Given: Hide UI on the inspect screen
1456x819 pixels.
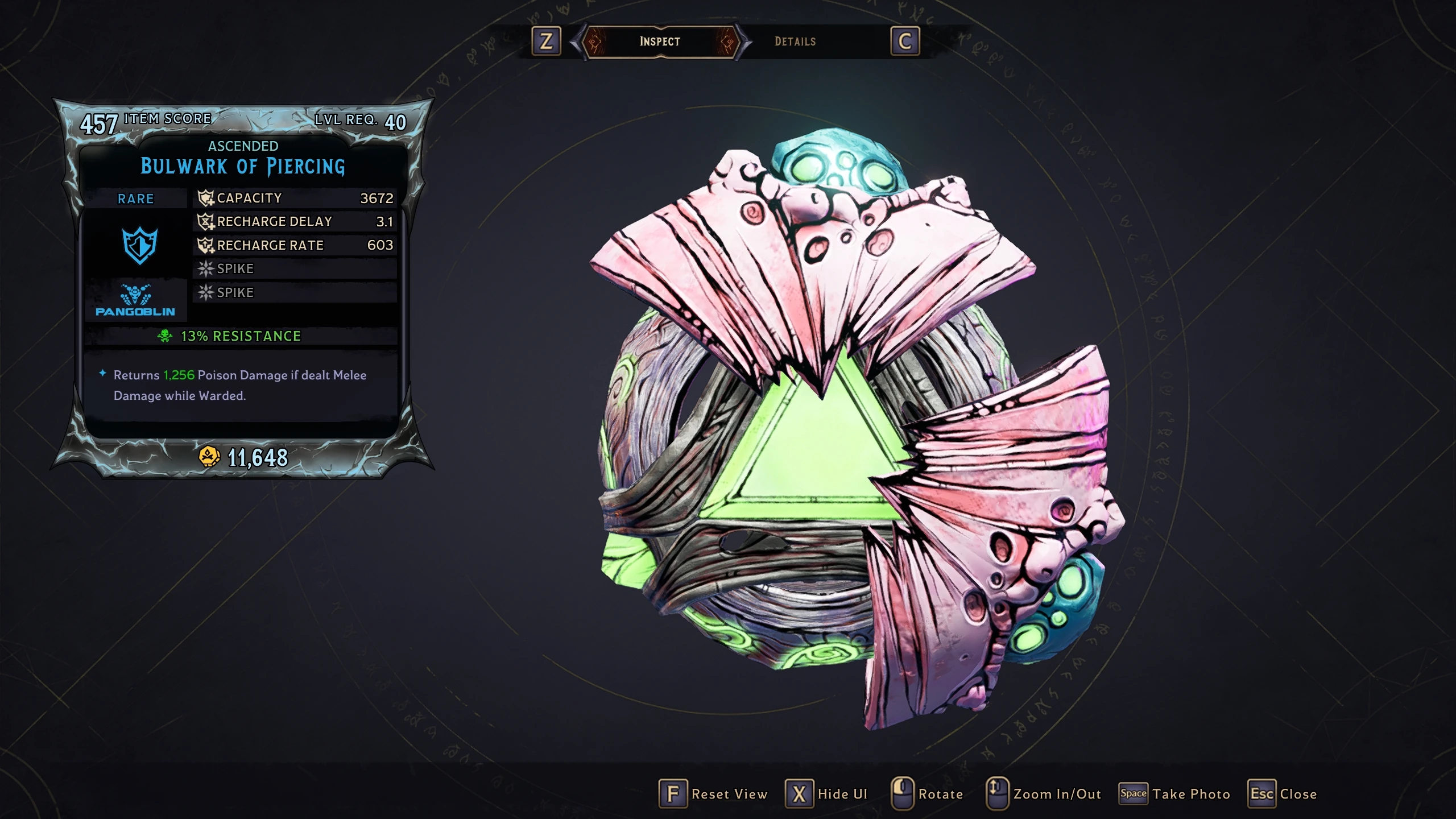Looking at the screenshot, I should pyautogui.click(x=826, y=793).
